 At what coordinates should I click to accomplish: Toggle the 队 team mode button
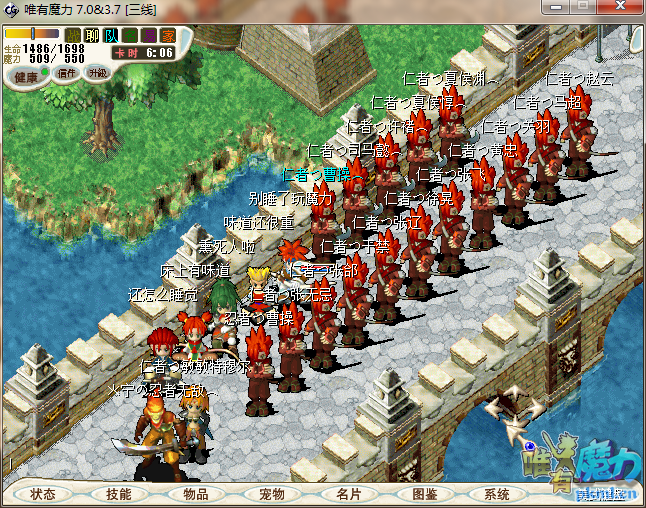pyautogui.click(x=111, y=35)
